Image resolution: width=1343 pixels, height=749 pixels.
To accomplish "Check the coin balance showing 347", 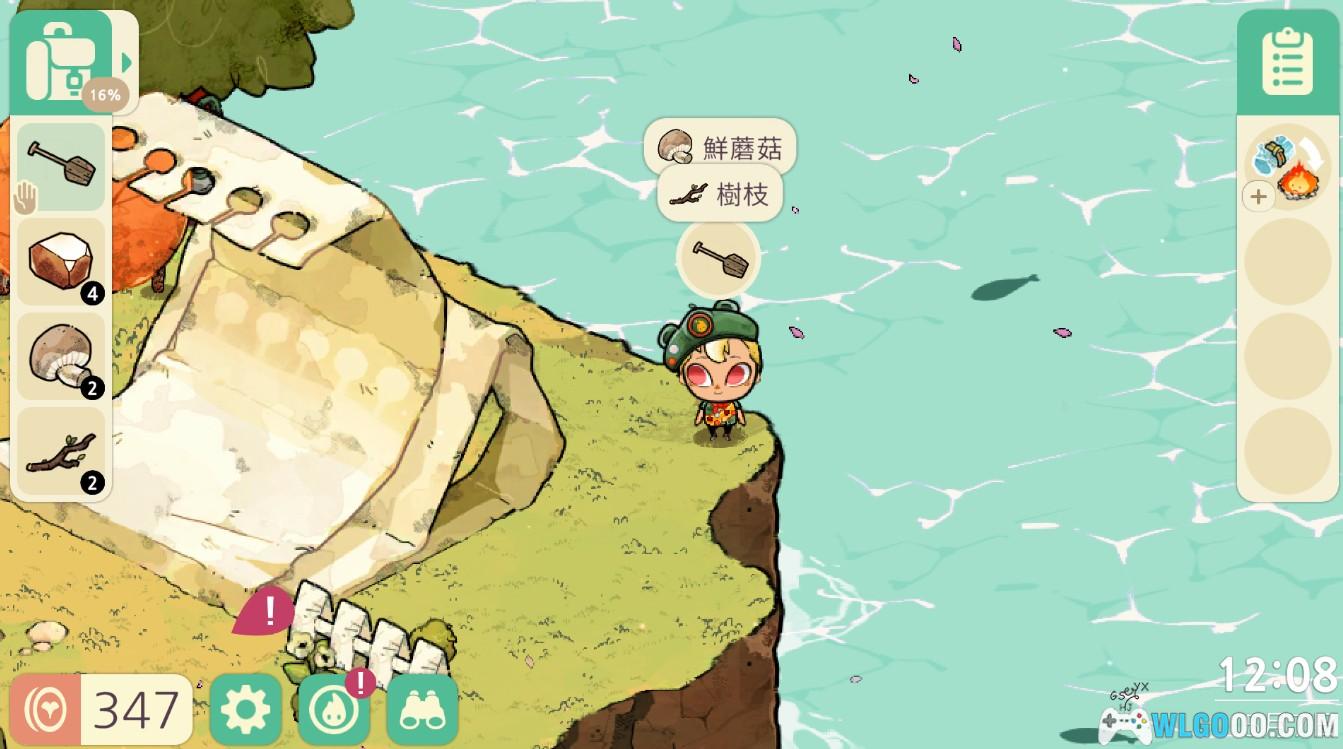I will [x=100, y=708].
